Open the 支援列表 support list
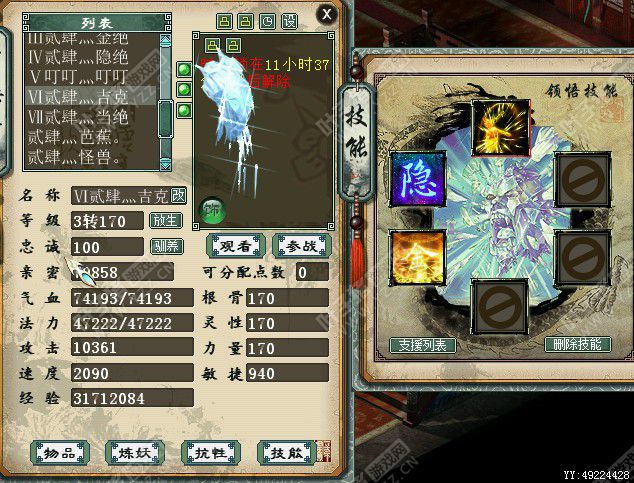634x483 pixels. click(x=423, y=345)
